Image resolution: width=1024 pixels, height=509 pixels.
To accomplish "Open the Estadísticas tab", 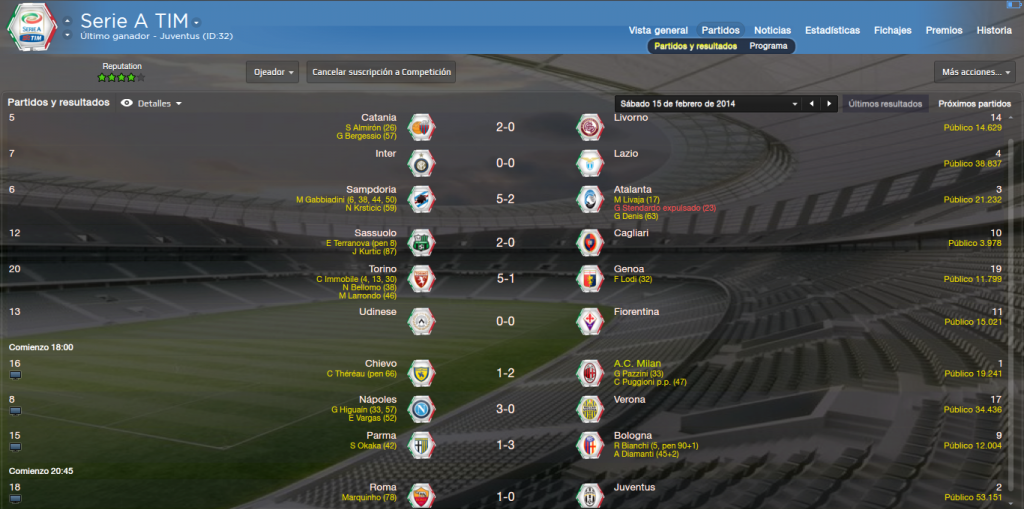I will coord(832,30).
